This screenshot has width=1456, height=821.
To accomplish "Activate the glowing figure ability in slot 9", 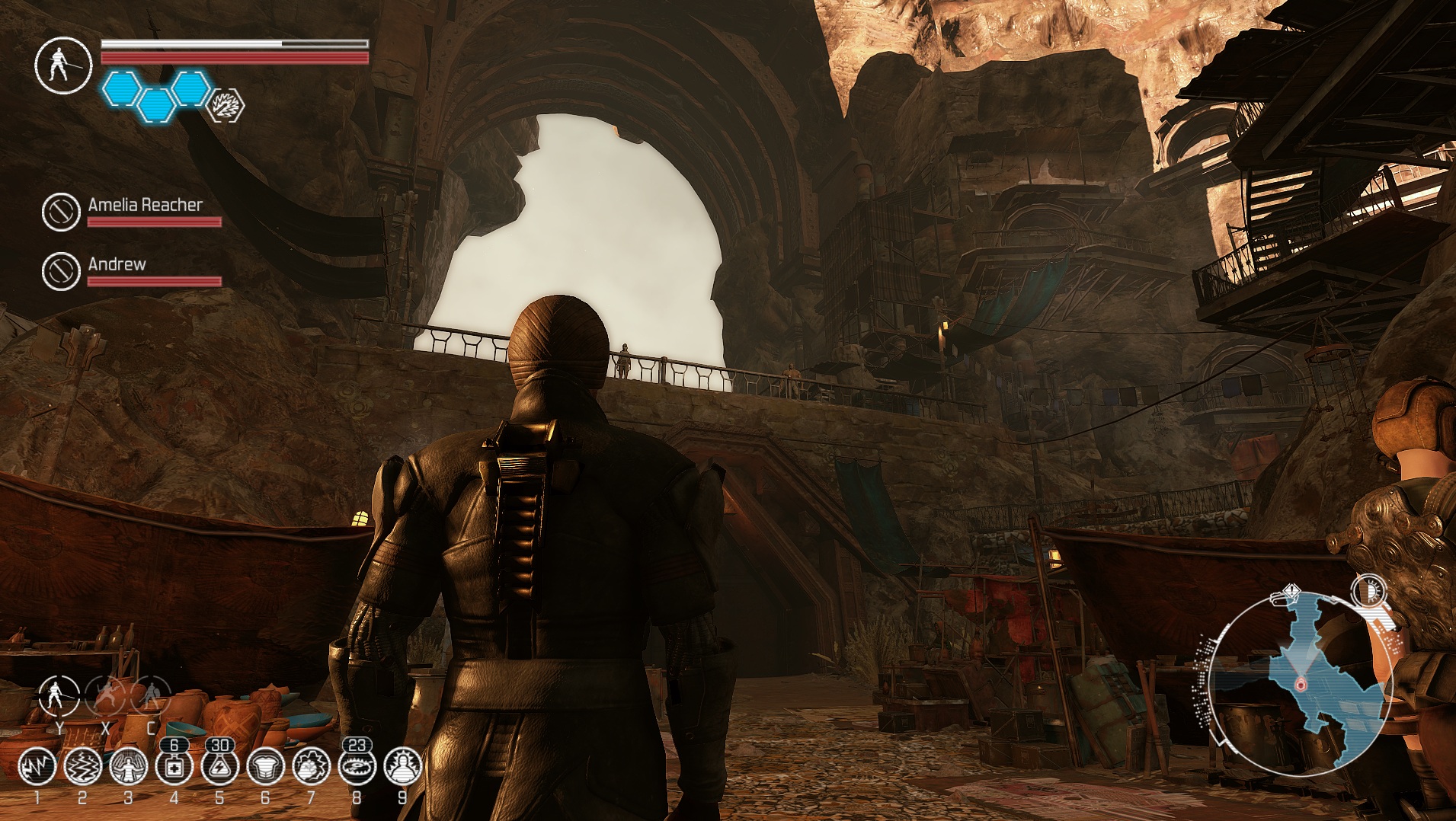I will pyautogui.click(x=402, y=766).
